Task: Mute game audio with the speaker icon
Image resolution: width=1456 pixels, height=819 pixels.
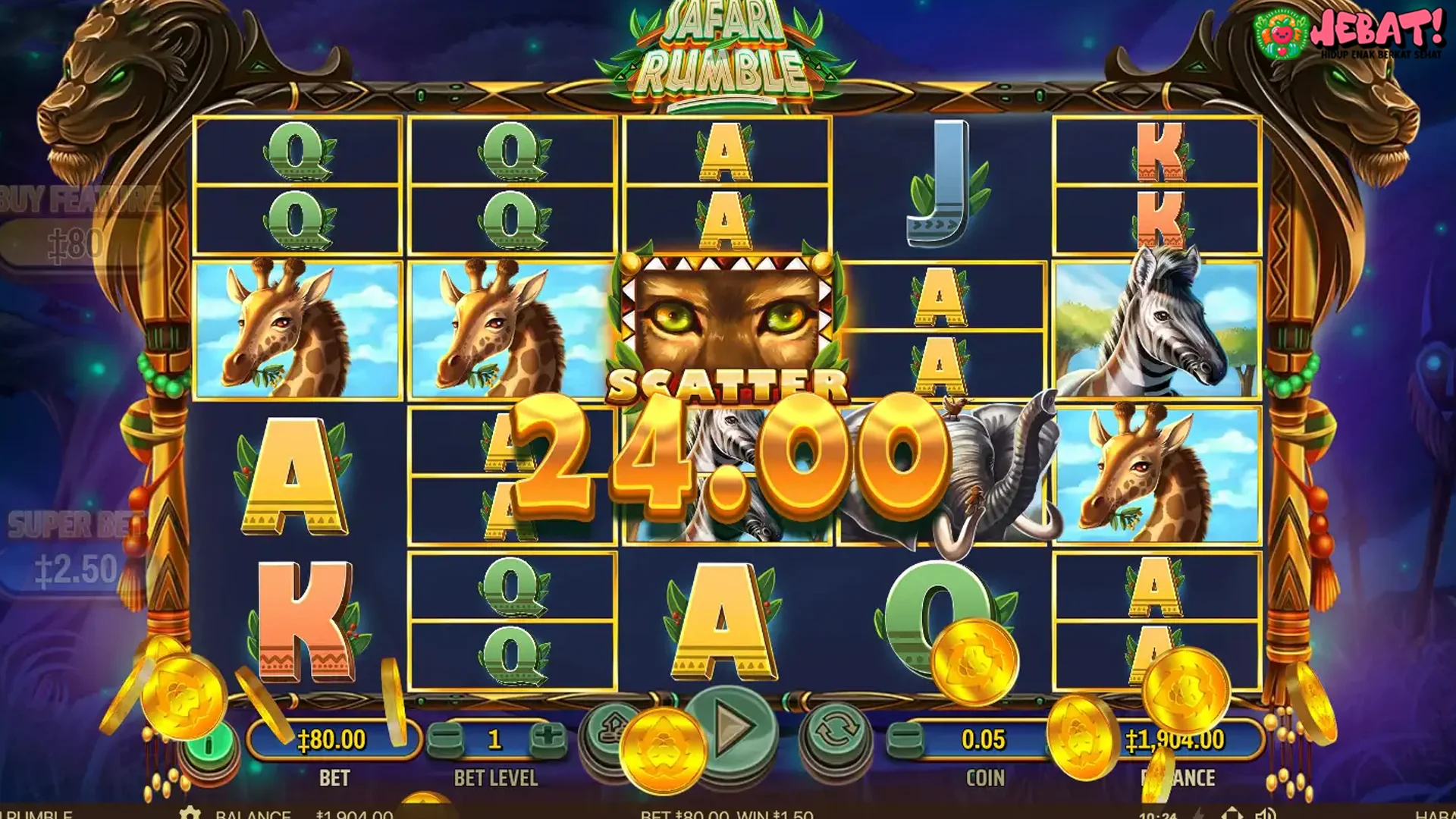Action: (x=1266, y=814)
